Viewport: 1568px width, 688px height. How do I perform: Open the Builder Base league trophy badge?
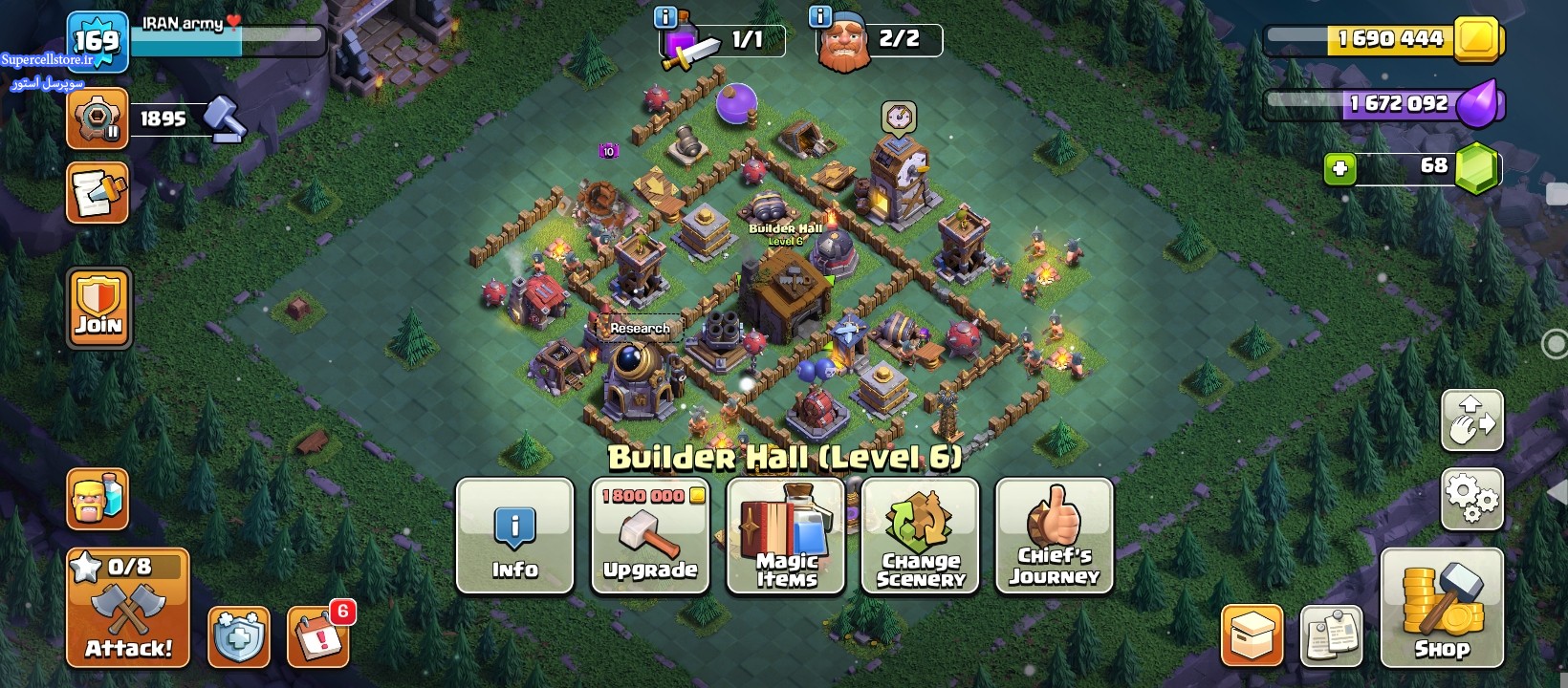(98, 118)
